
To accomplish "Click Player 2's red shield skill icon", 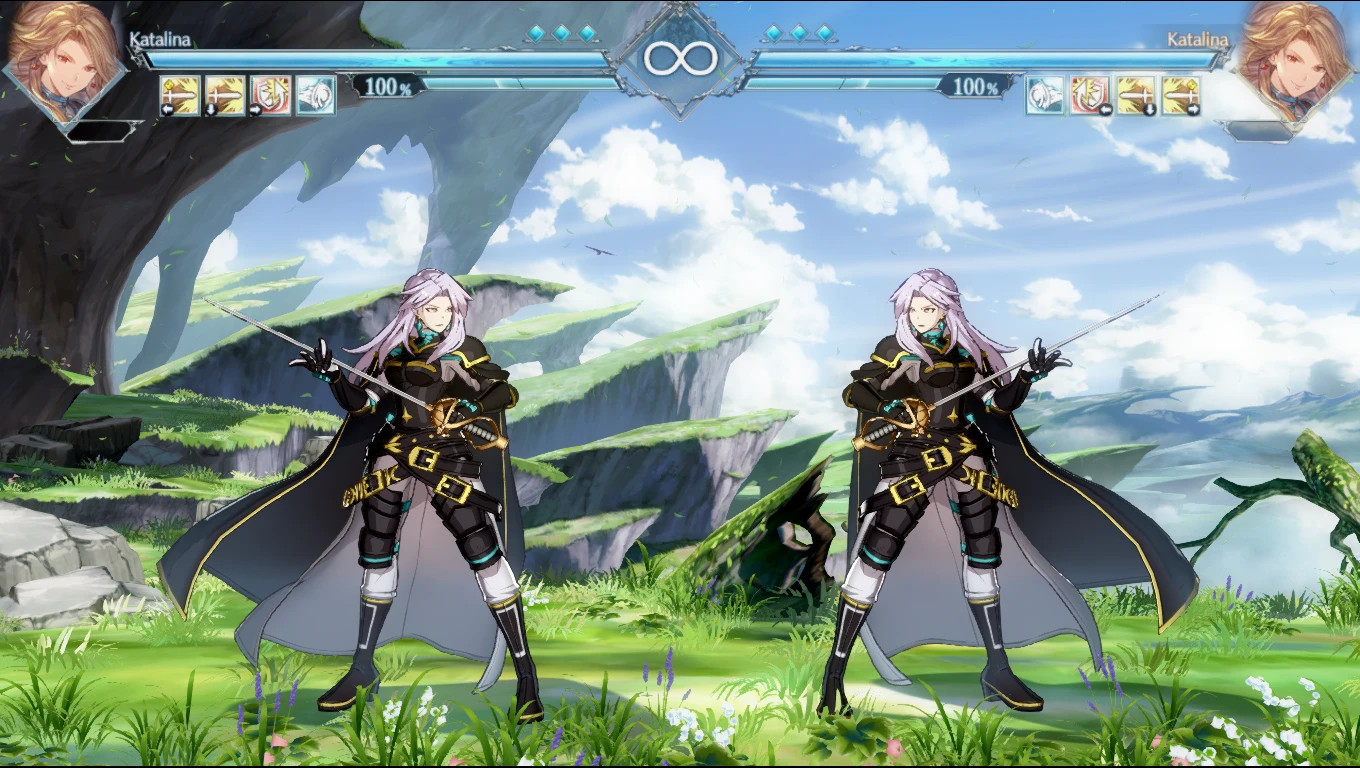I will [1091, 95].
